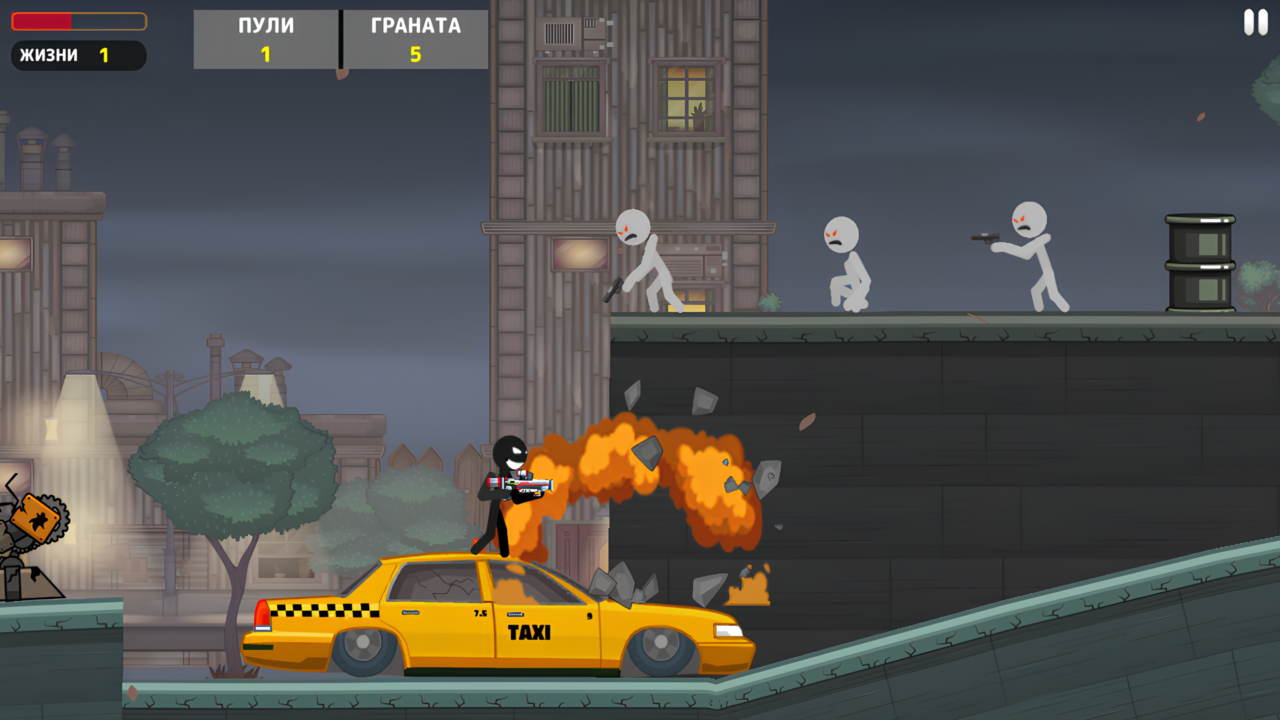Click the ЖИЗНИ lives indicator

point(77,56)
